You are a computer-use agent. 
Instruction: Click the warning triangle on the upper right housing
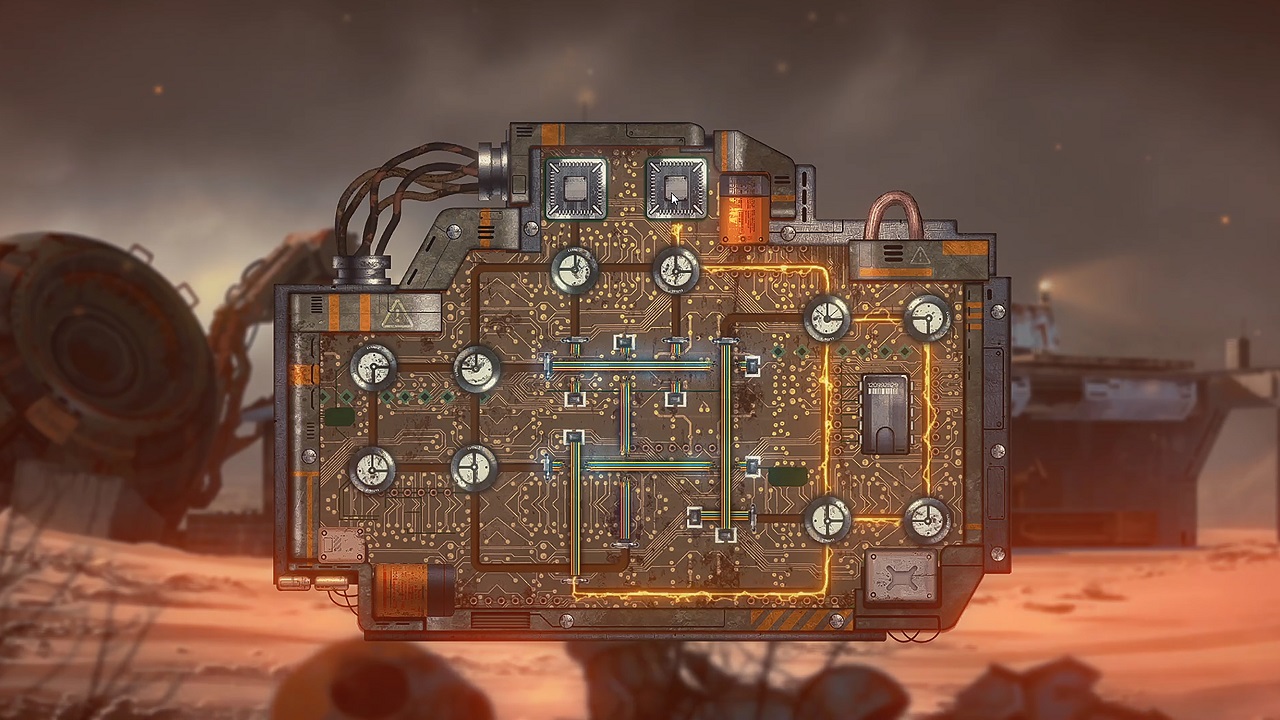pyautogui.click(x=920, y=257)
